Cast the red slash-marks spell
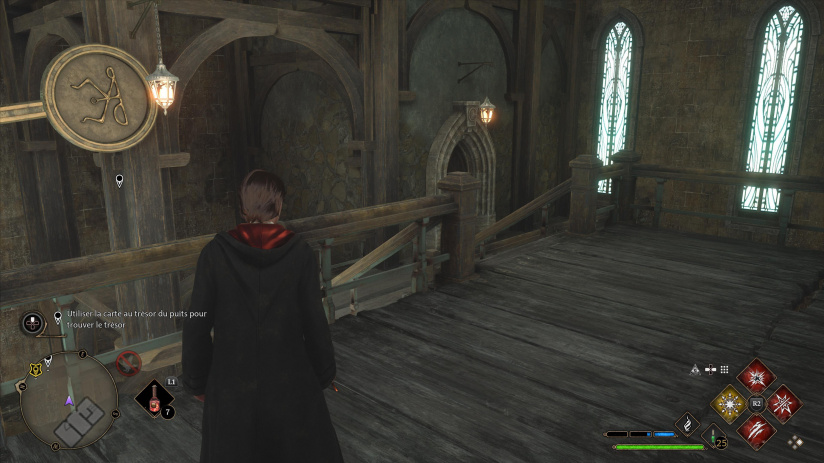 click(757, 430)
